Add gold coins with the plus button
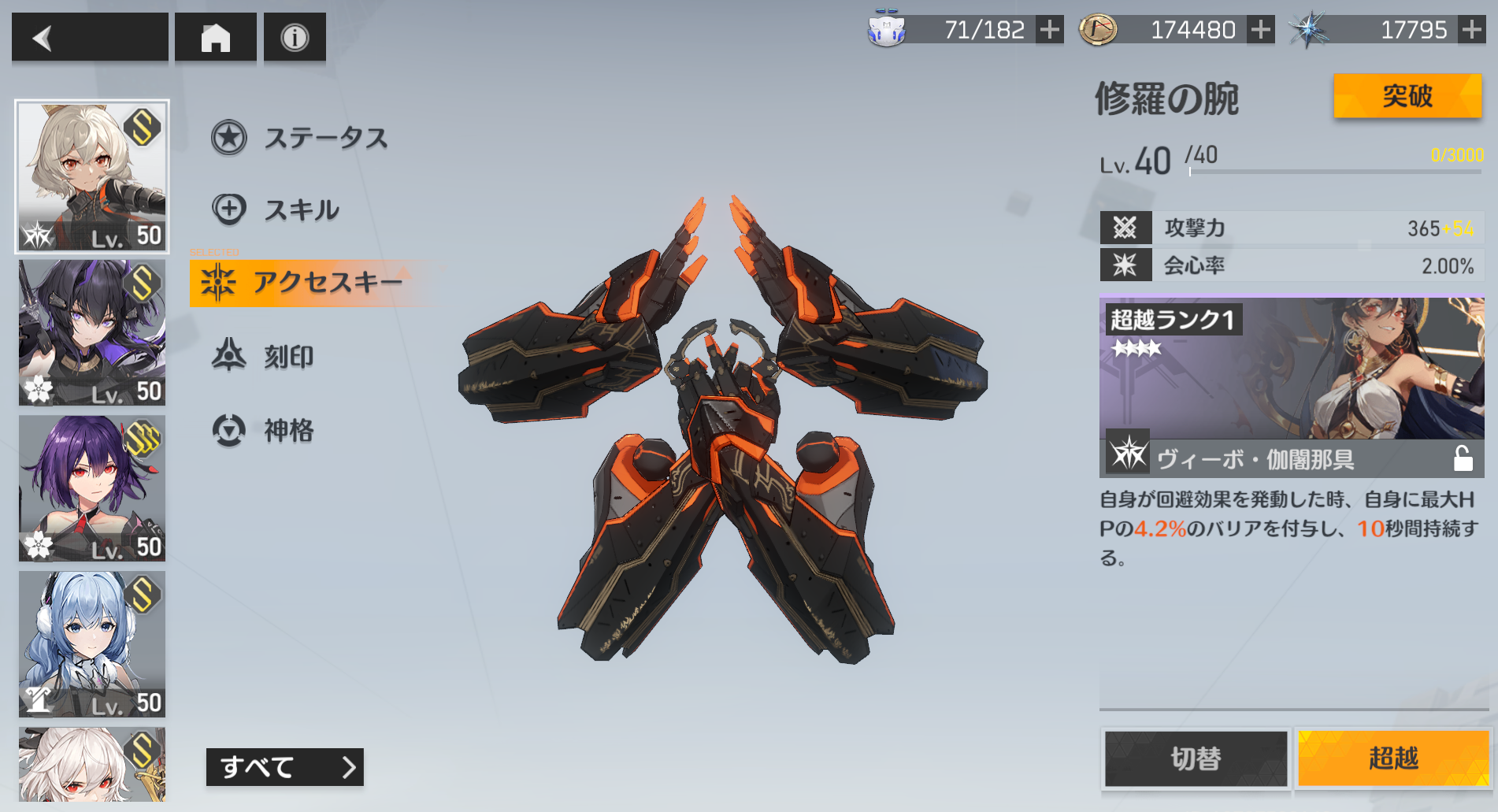Image resolution: width=1498 pixels, height=812 pixels. tap(1261, 30)
